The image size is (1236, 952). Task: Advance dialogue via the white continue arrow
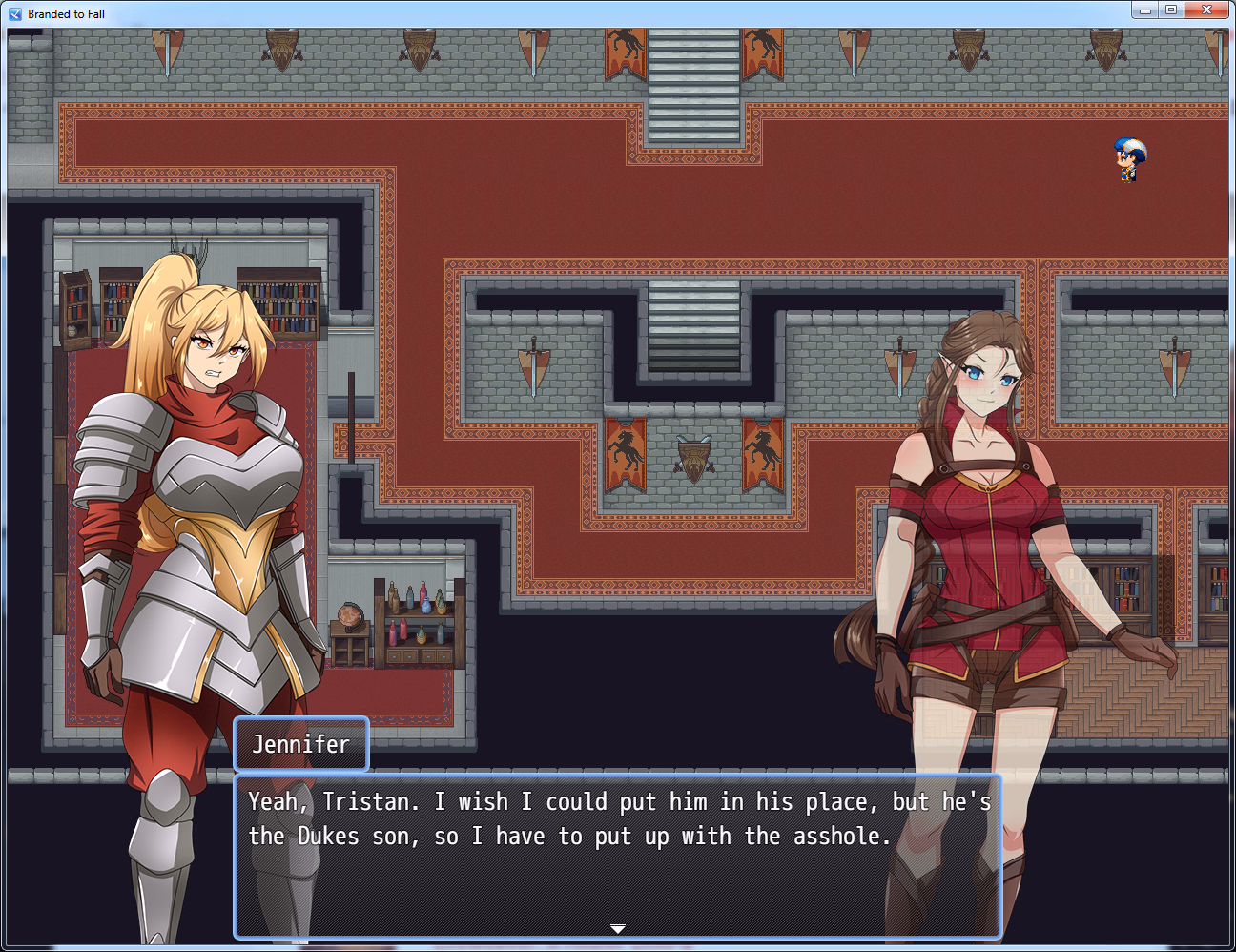618,928
